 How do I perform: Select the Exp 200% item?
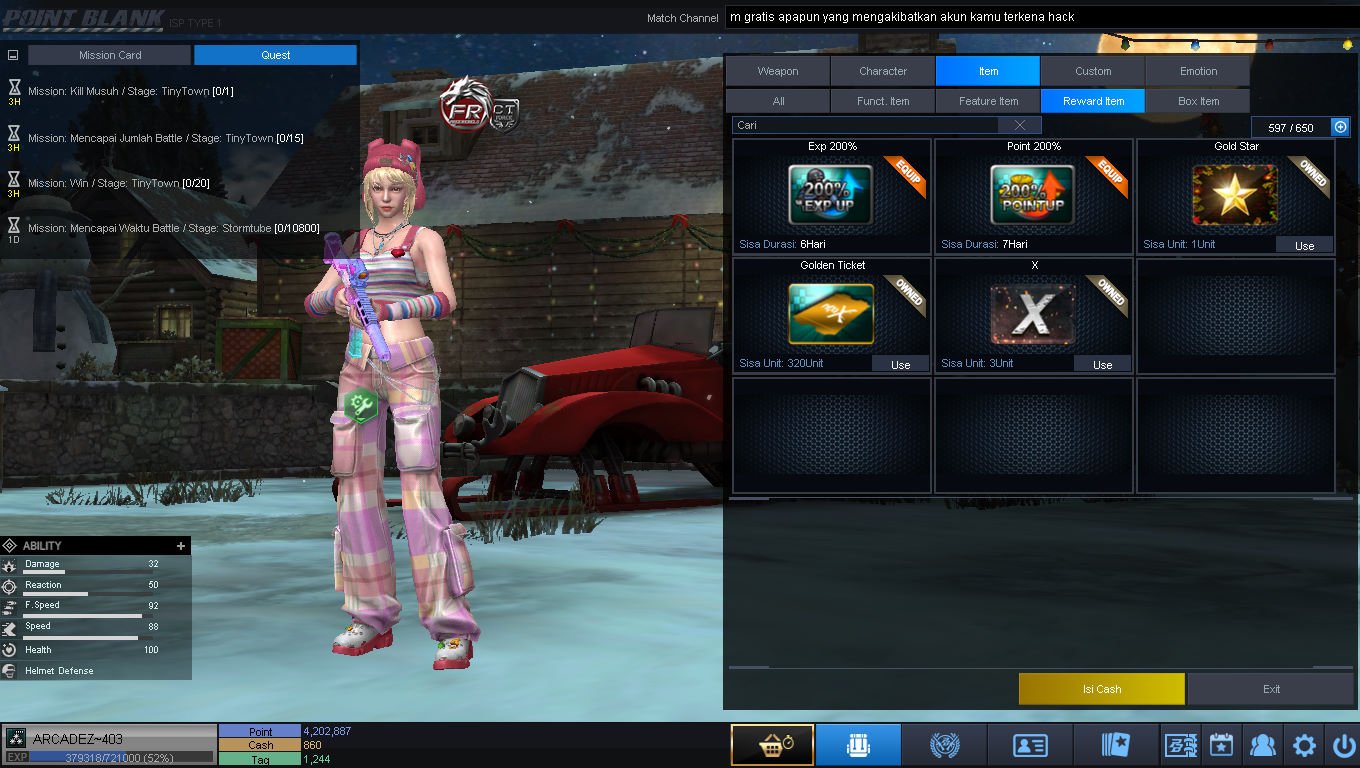(831, 195)
